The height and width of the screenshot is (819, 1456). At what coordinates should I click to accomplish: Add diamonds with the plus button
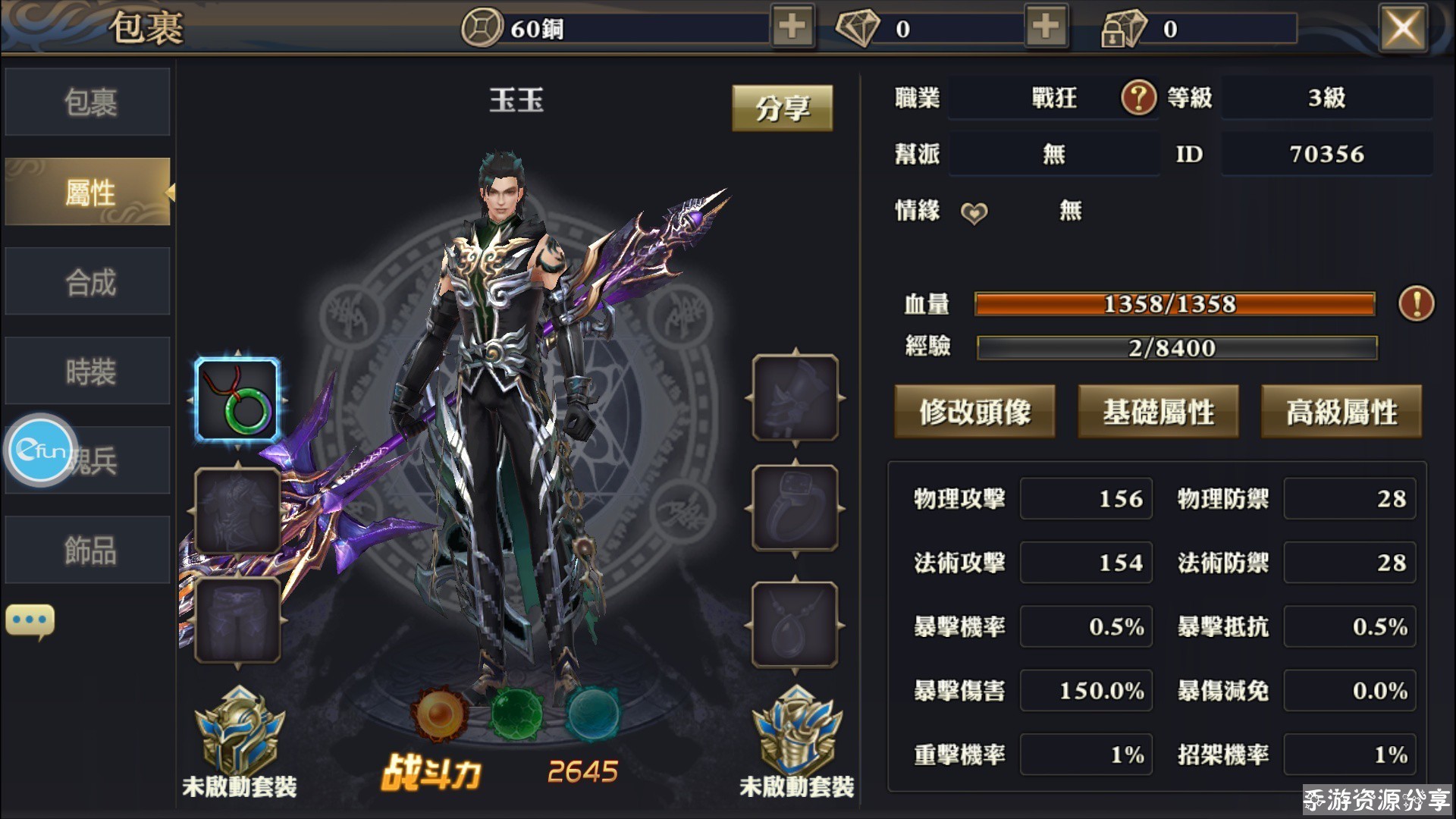point(1046,27)
